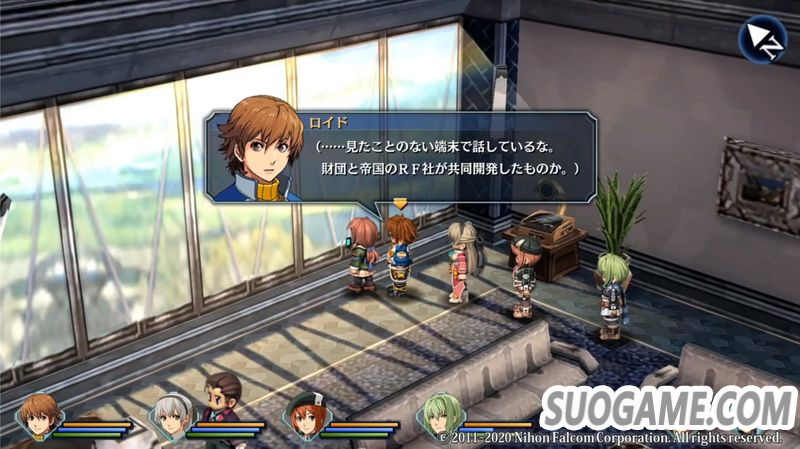This screenshot has height=449, width=800.
Task: Click the compass icon
Action: (x=762, y=38)
